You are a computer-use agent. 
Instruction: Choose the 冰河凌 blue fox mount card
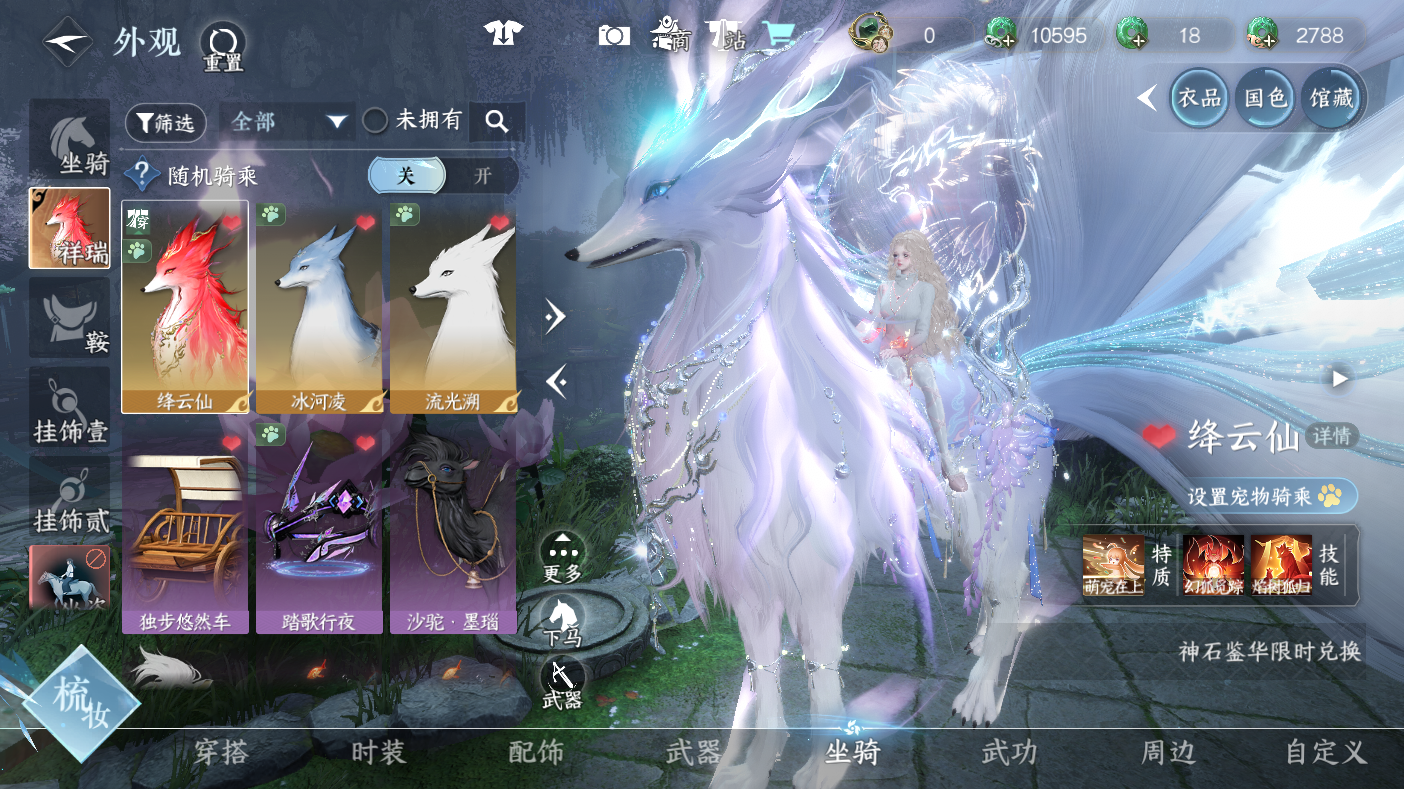319,305
